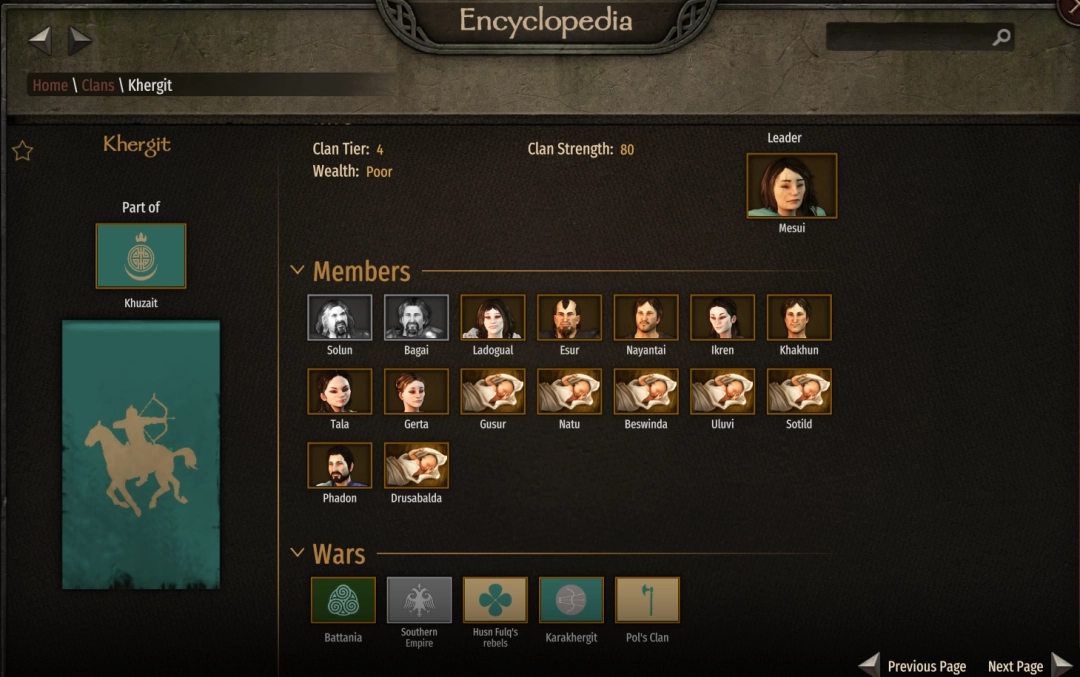Open the Clans breadcrumb link

(x=98, y=85)
